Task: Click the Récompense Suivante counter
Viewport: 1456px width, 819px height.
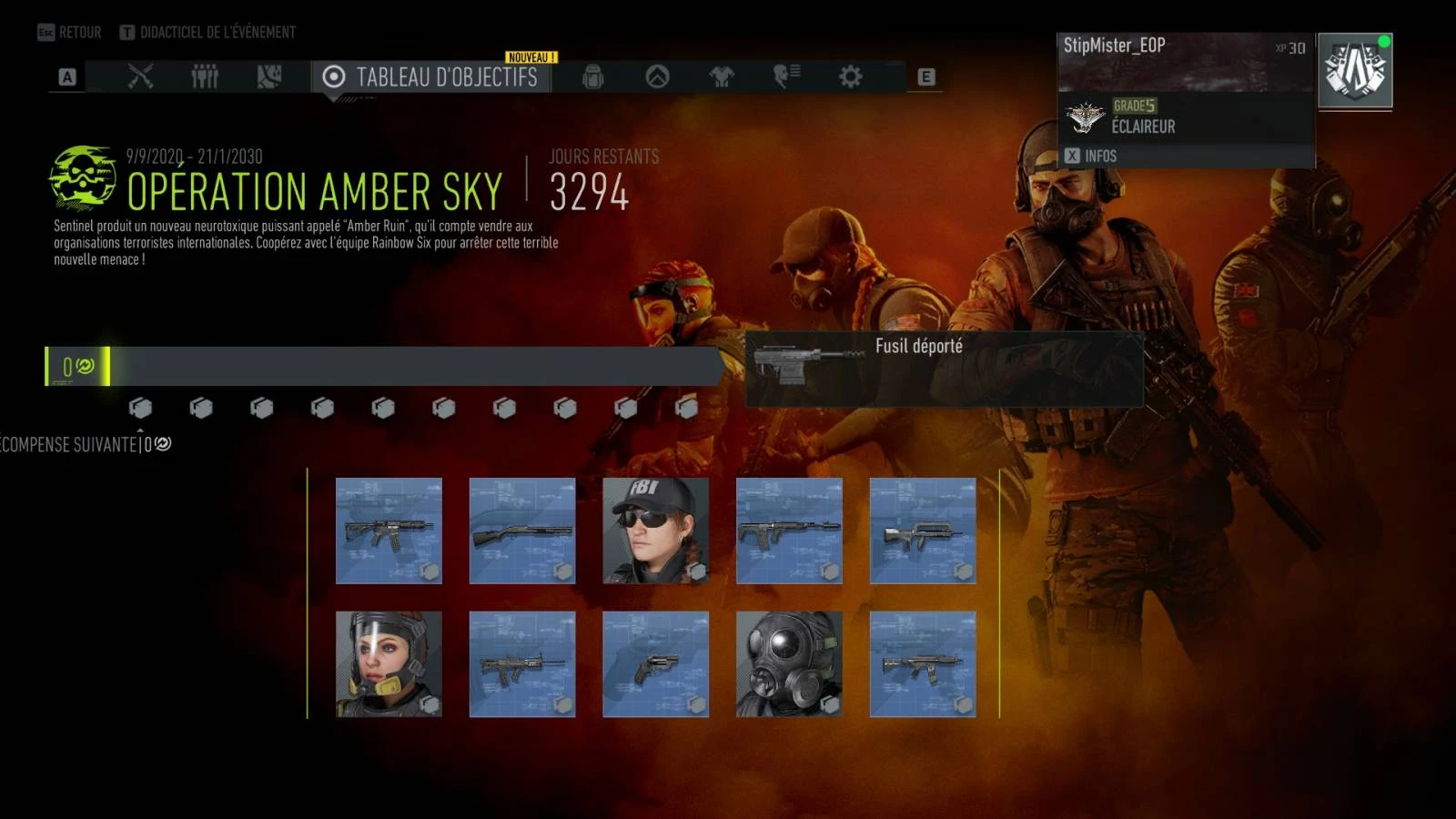Action: [x=80, y=445]
